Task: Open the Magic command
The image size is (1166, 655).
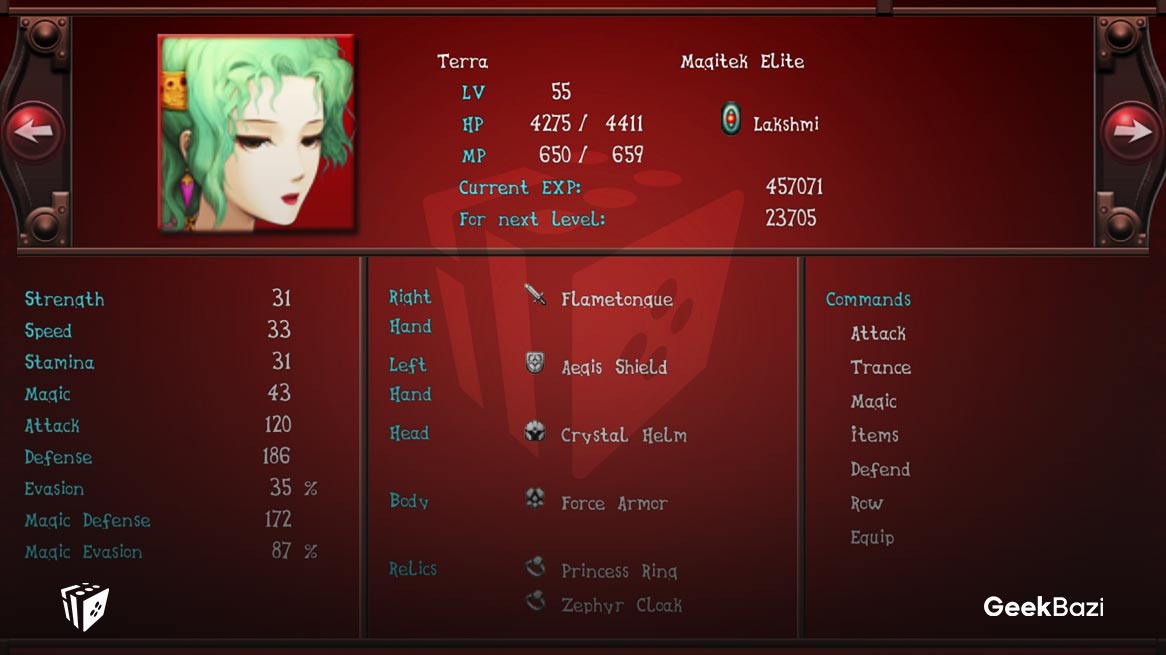Action: [873, 401]
